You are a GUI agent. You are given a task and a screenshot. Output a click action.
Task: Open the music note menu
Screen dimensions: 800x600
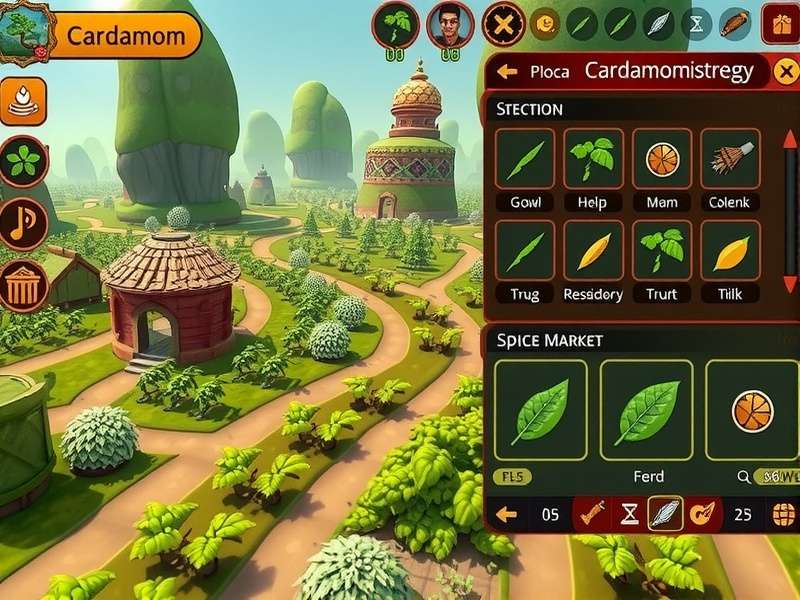[x=24, y=223]
